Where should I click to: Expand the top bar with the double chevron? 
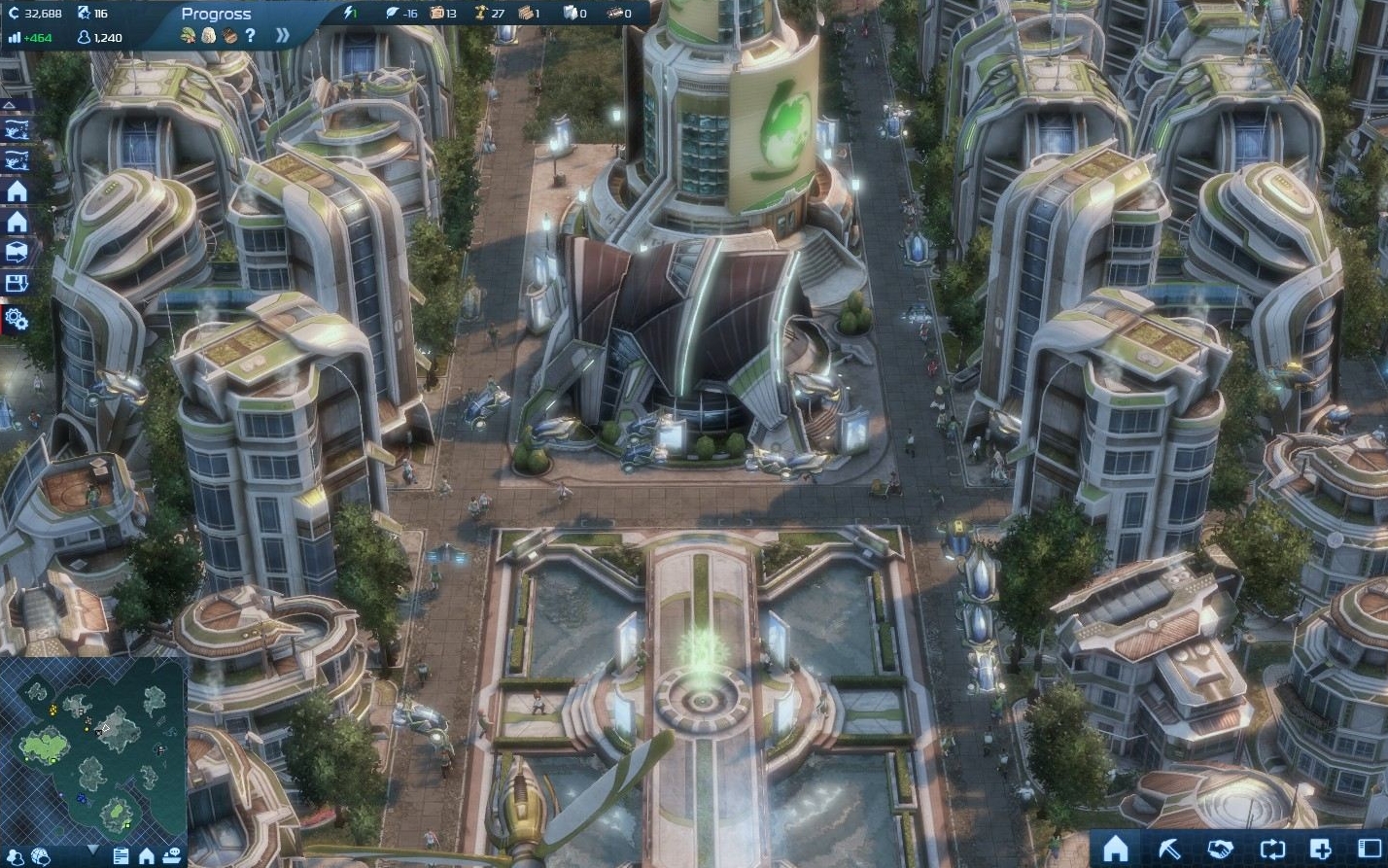284,35
